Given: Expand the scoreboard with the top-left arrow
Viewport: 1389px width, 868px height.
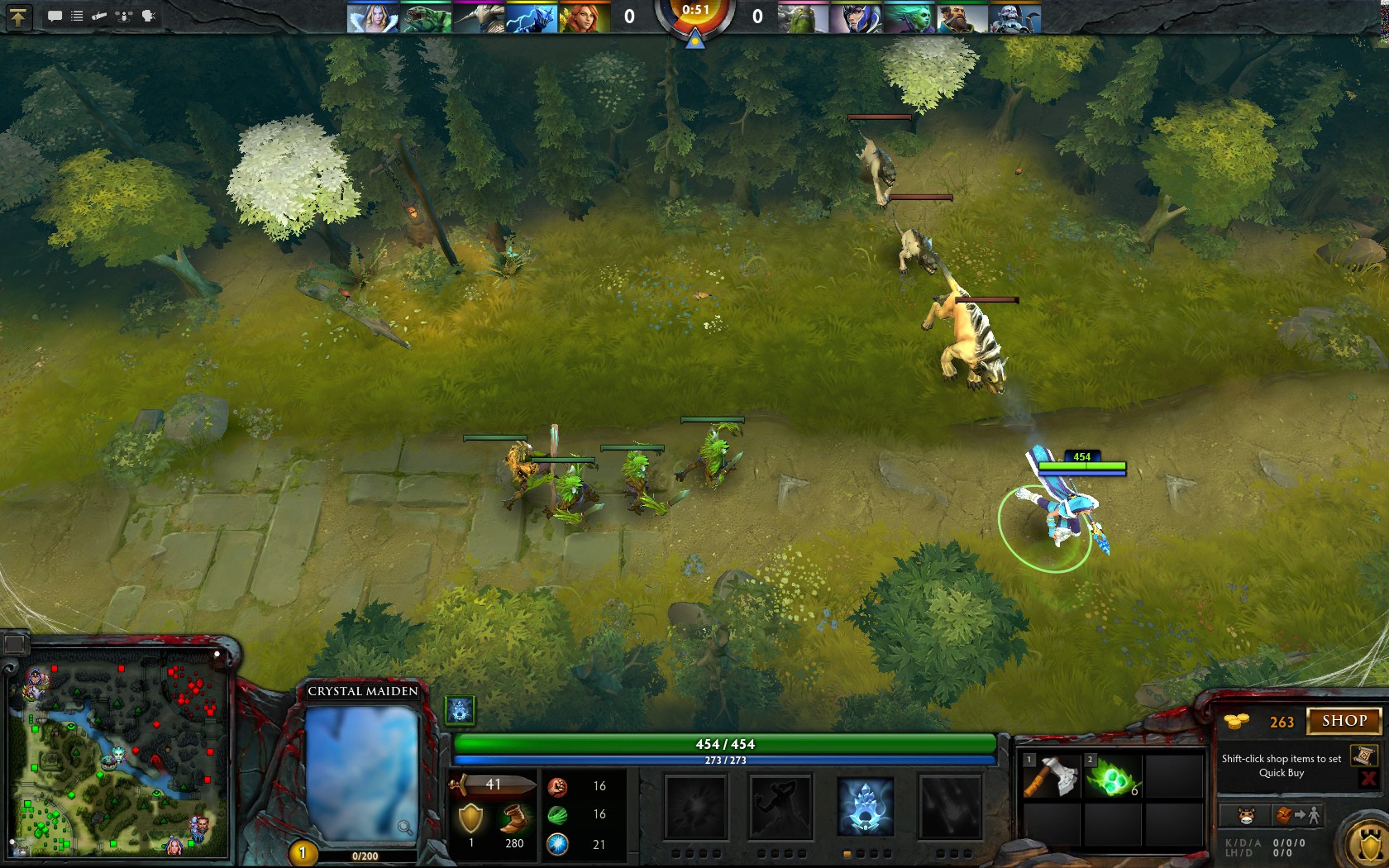Looking at the screenshot, I should pyautogui.click(x=18, y=17).
